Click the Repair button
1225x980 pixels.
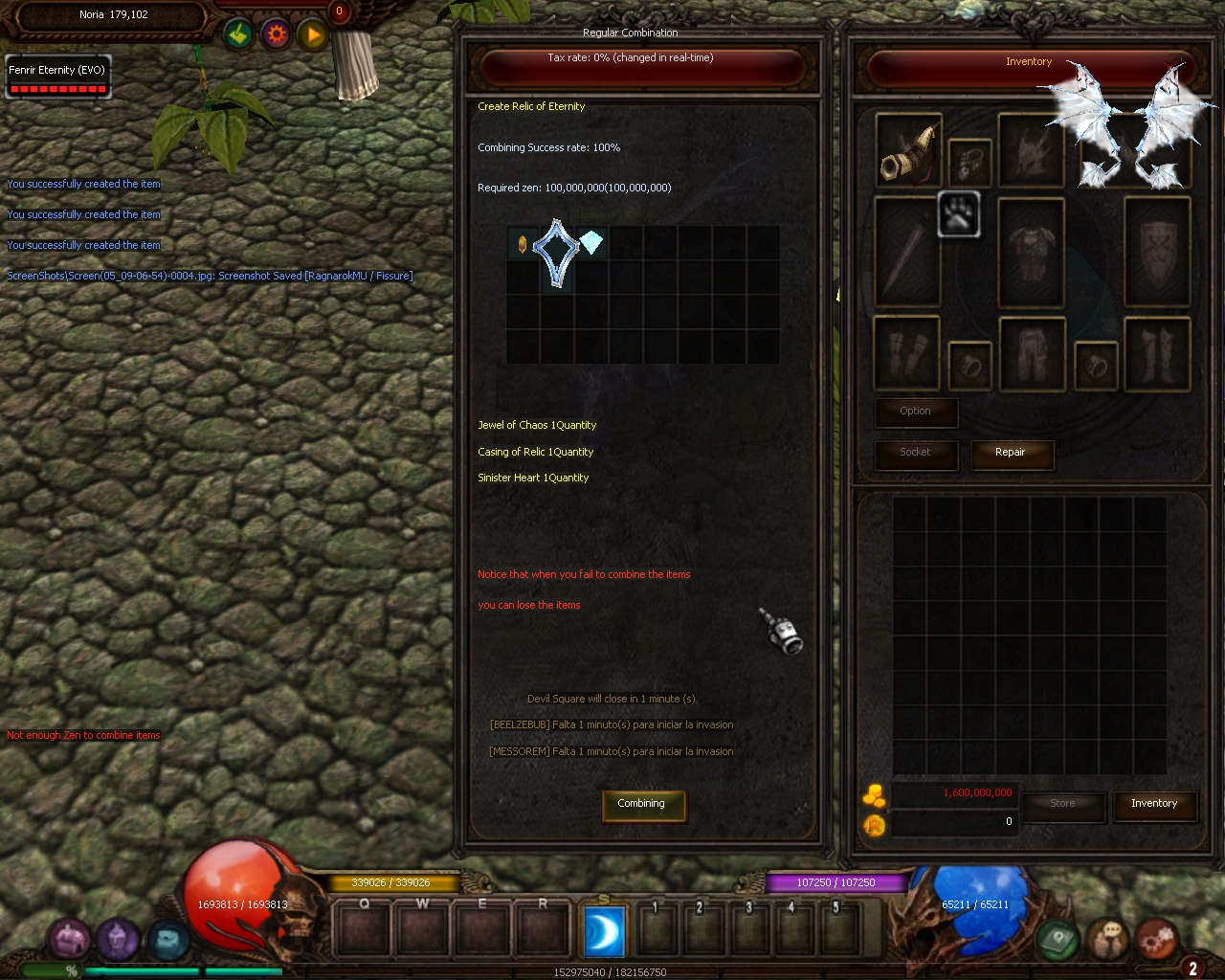tap(1011, 453)
